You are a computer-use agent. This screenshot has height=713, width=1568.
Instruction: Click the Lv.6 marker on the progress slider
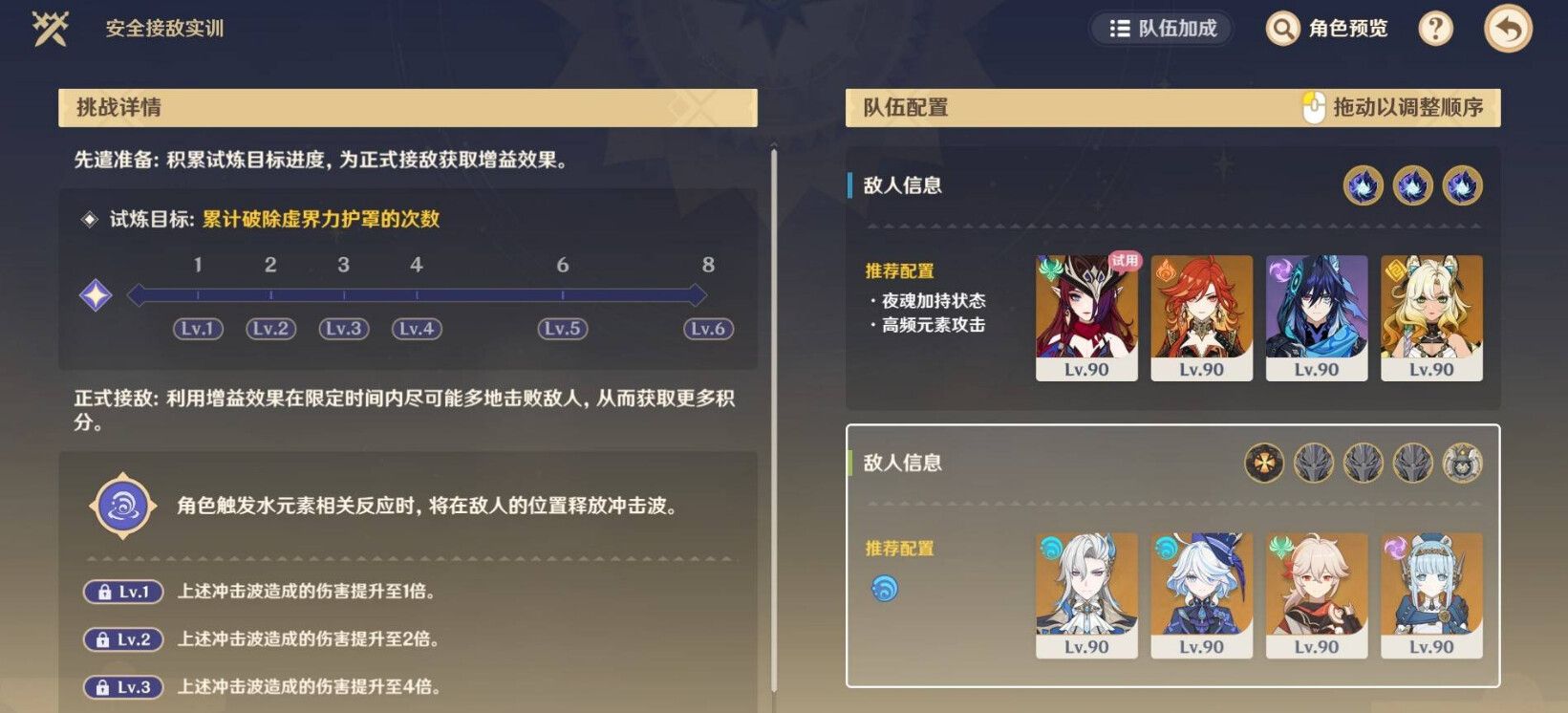[x=706, y=329]
